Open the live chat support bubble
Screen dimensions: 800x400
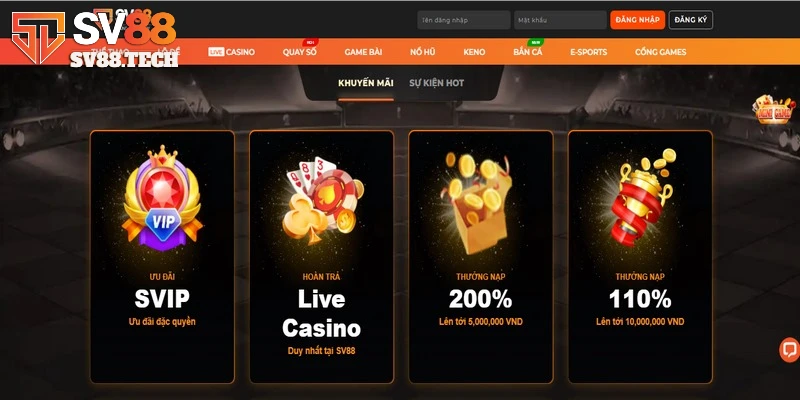click(x=790, y=350)
